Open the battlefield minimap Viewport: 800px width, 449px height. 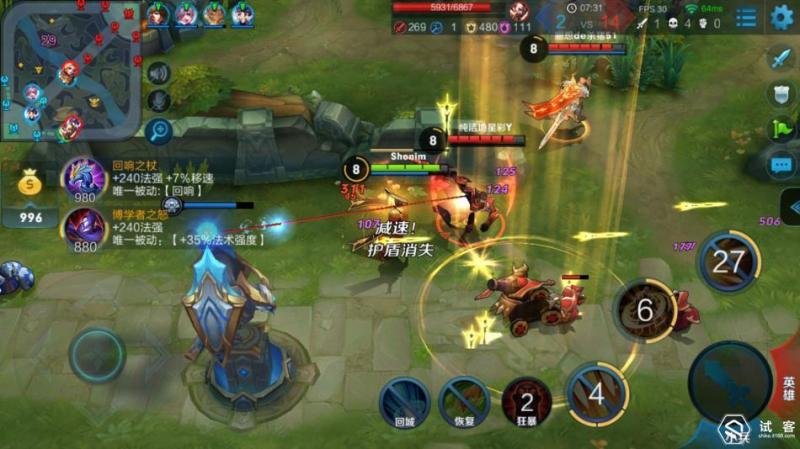click(70, 70)
